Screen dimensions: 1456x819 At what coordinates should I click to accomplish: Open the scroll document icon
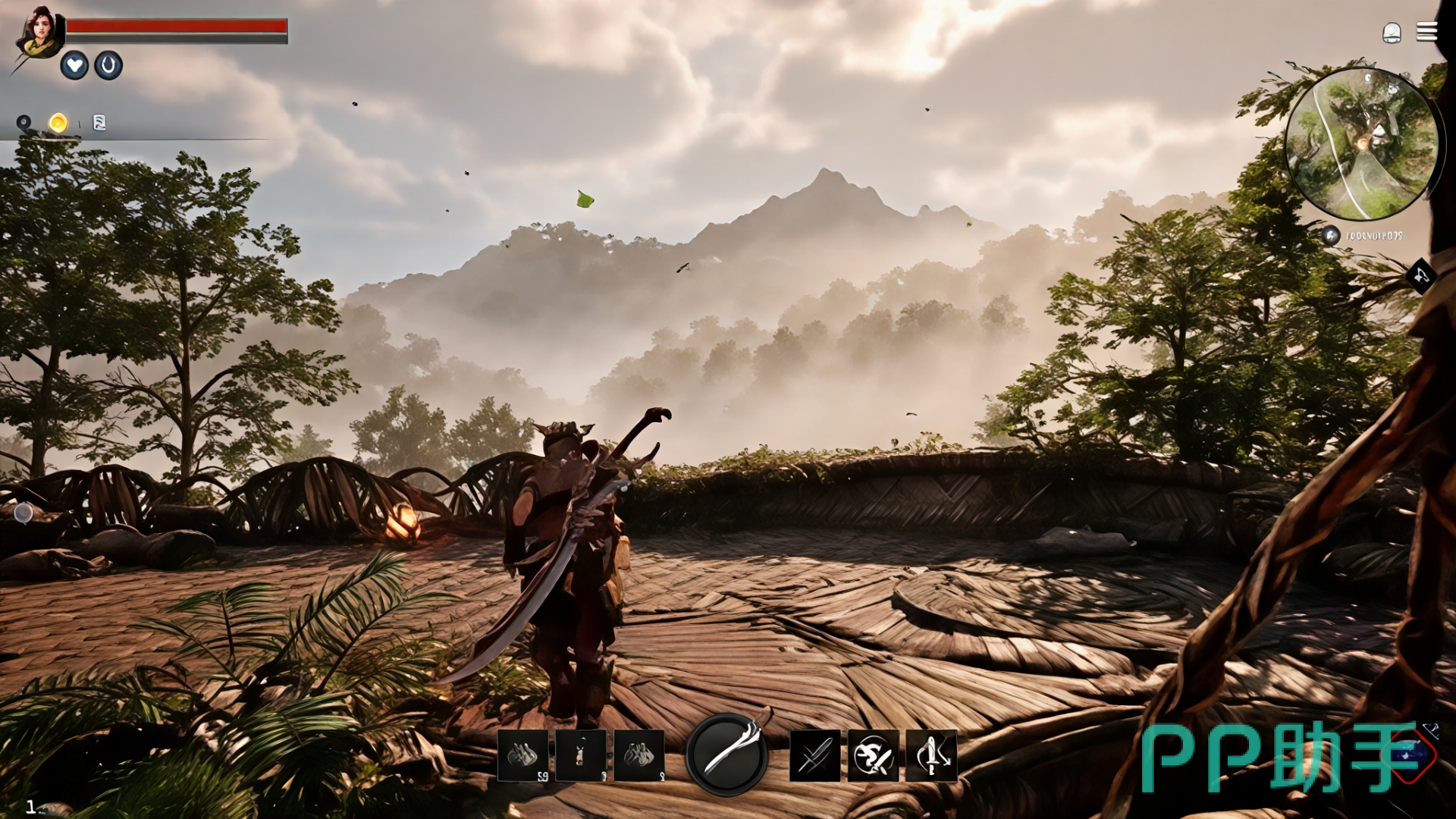point(99,123)
